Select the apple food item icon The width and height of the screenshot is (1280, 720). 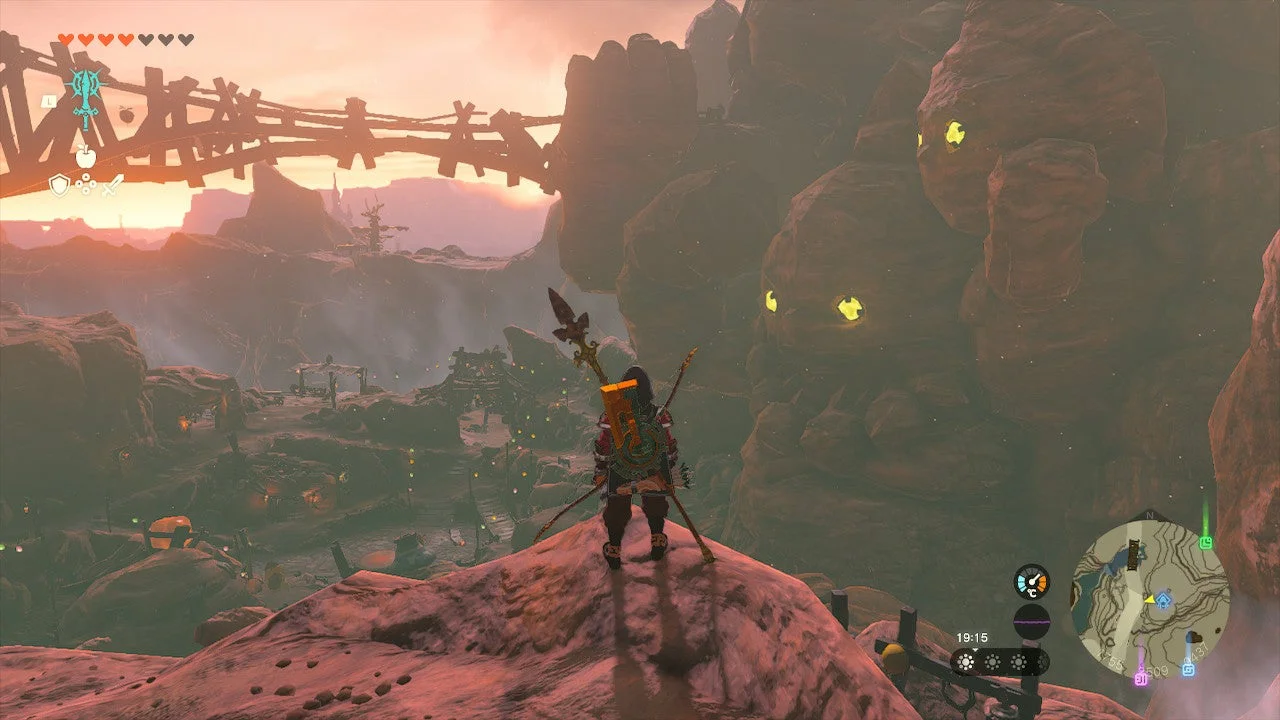tap(84, 156)
